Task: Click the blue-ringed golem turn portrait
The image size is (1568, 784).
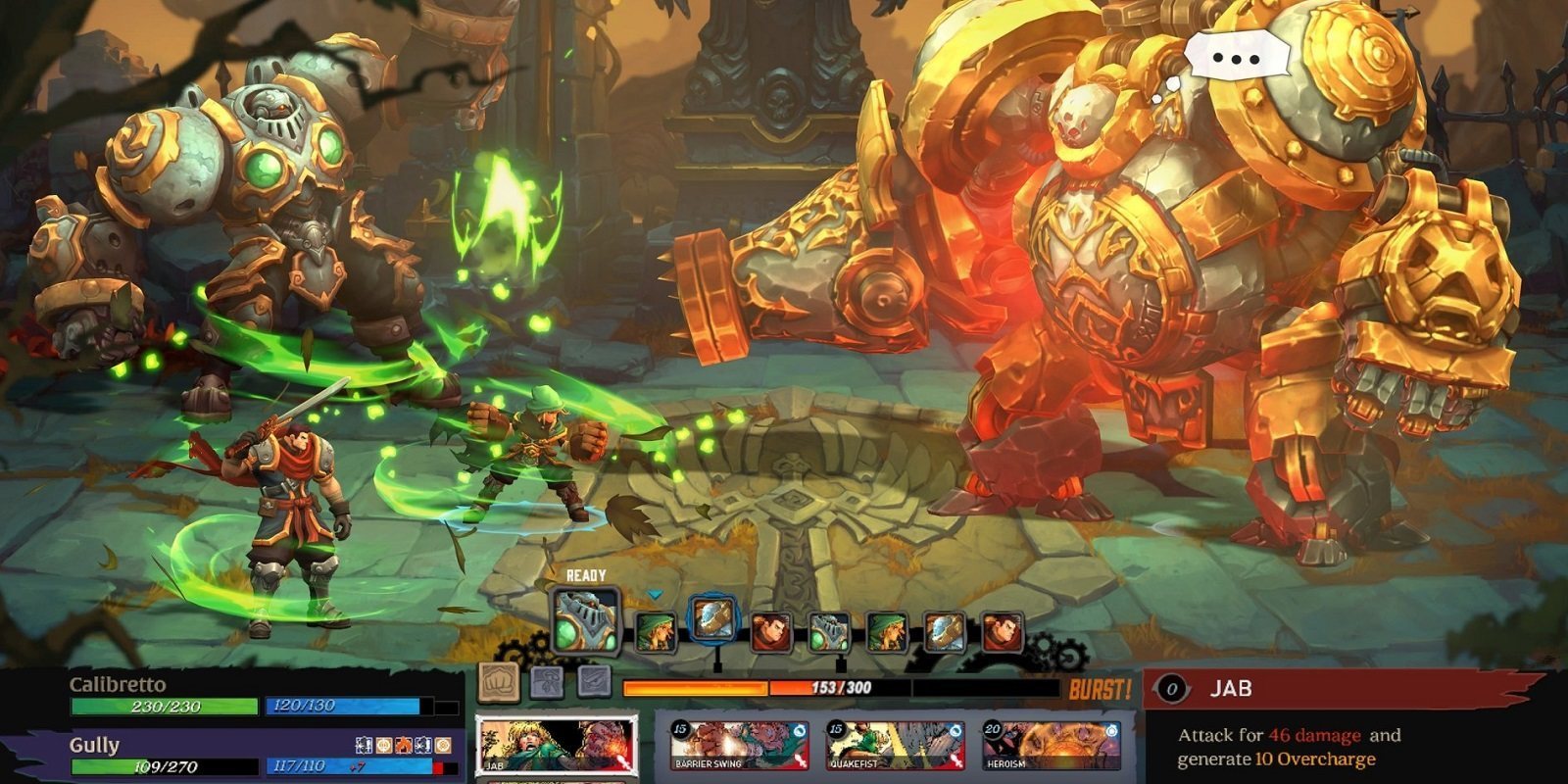Action: click(712, 619)
